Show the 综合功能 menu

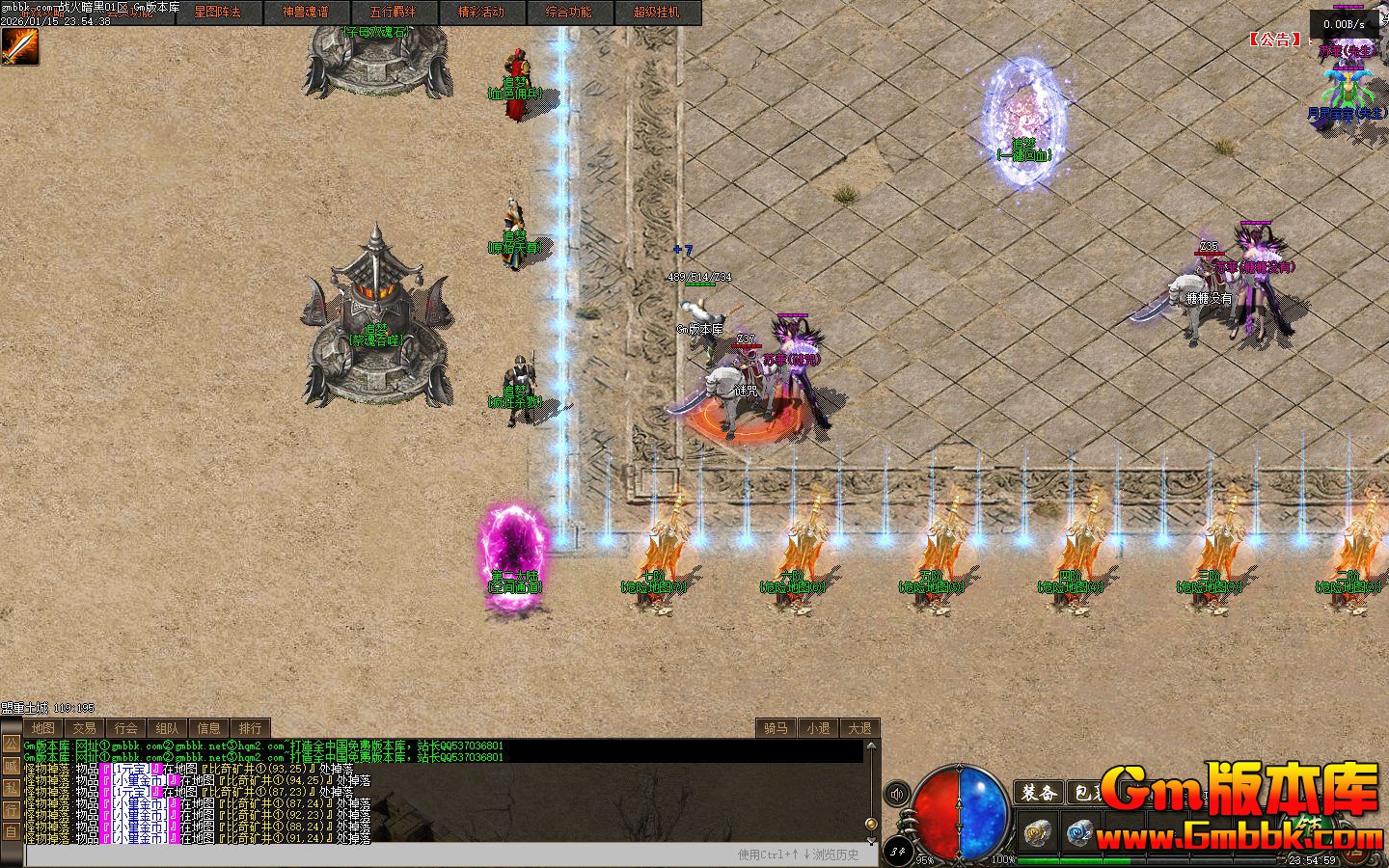pyautogui.click(x=568, y=13)
